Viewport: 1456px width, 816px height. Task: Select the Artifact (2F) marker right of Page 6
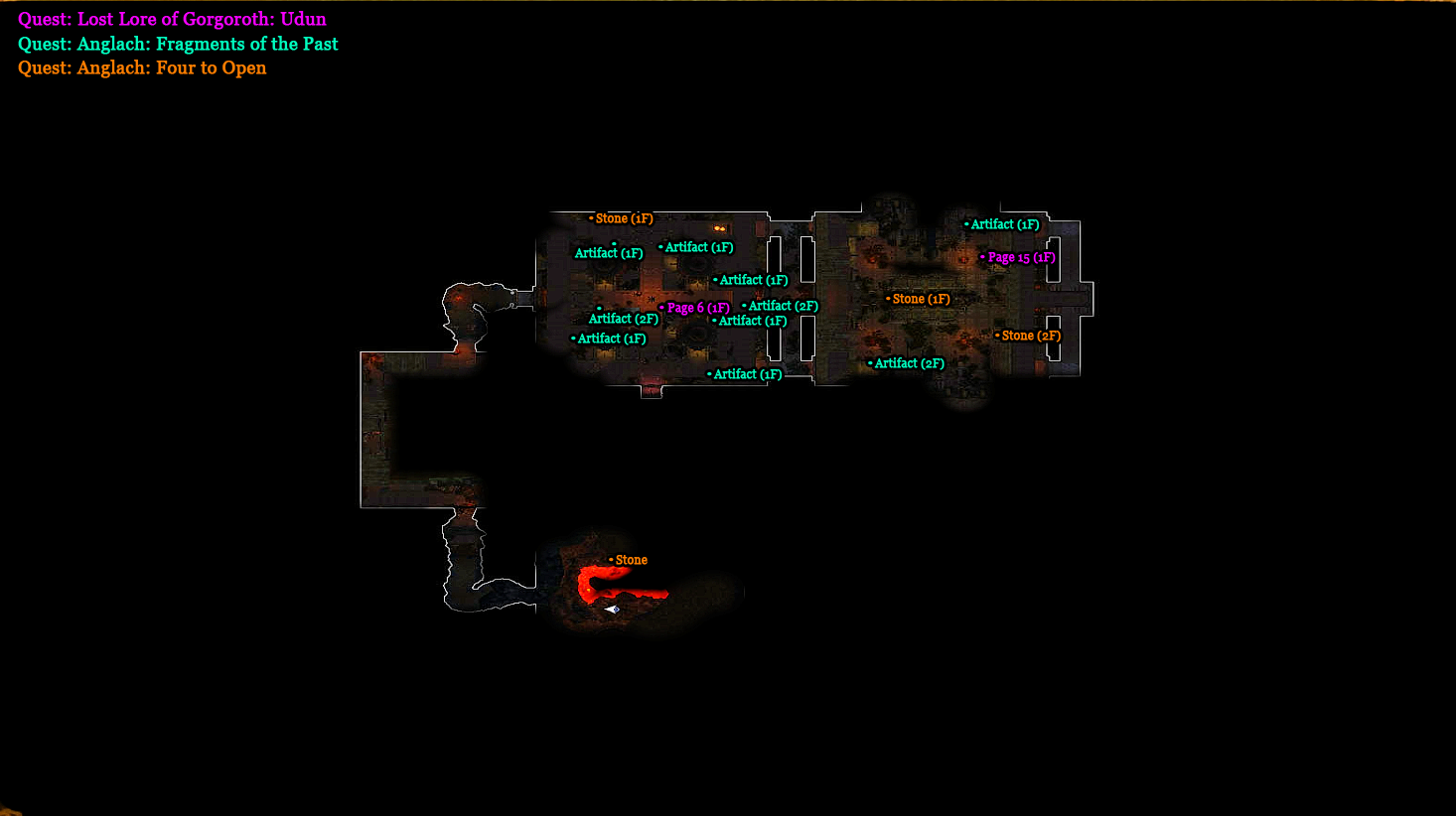[x=783, y=306]
